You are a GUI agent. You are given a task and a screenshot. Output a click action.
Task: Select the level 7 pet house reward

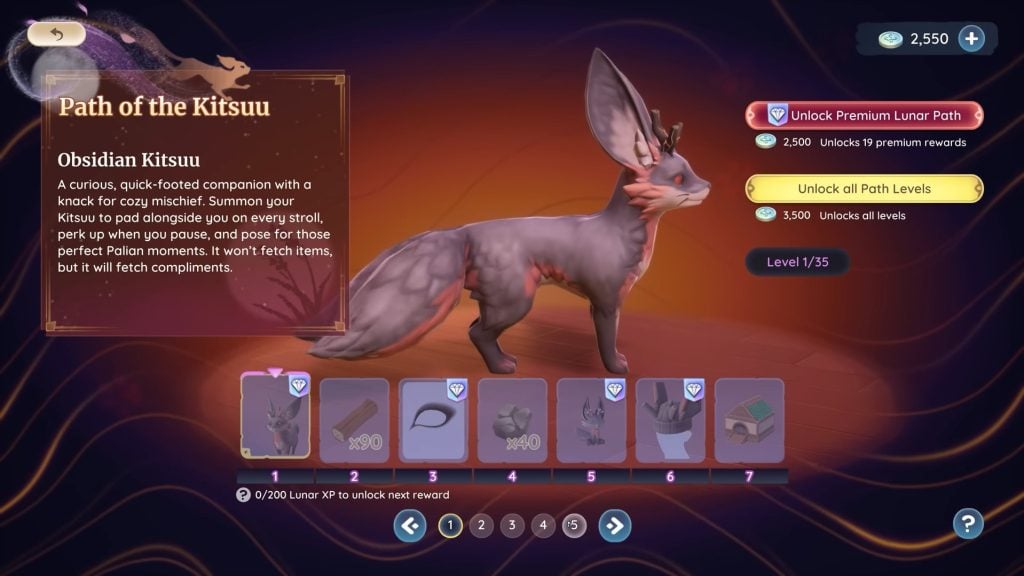pos(749,419)
